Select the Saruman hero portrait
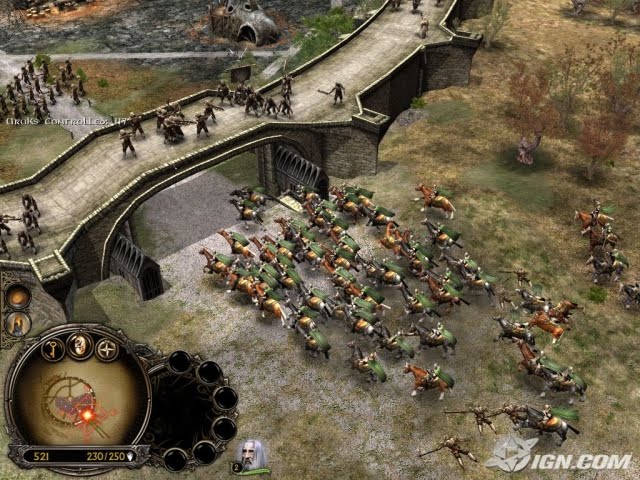Image resolution: width=640 pixels, height=480 pixels. coord(253,456)
